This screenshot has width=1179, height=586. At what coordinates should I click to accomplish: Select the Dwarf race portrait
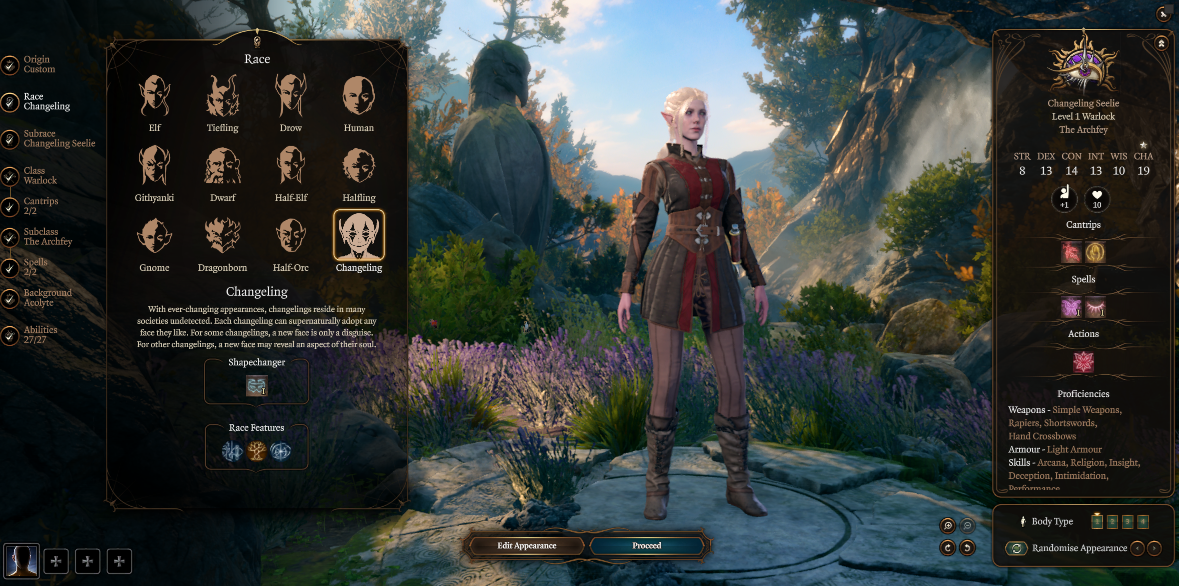click(x=222, y=167)
